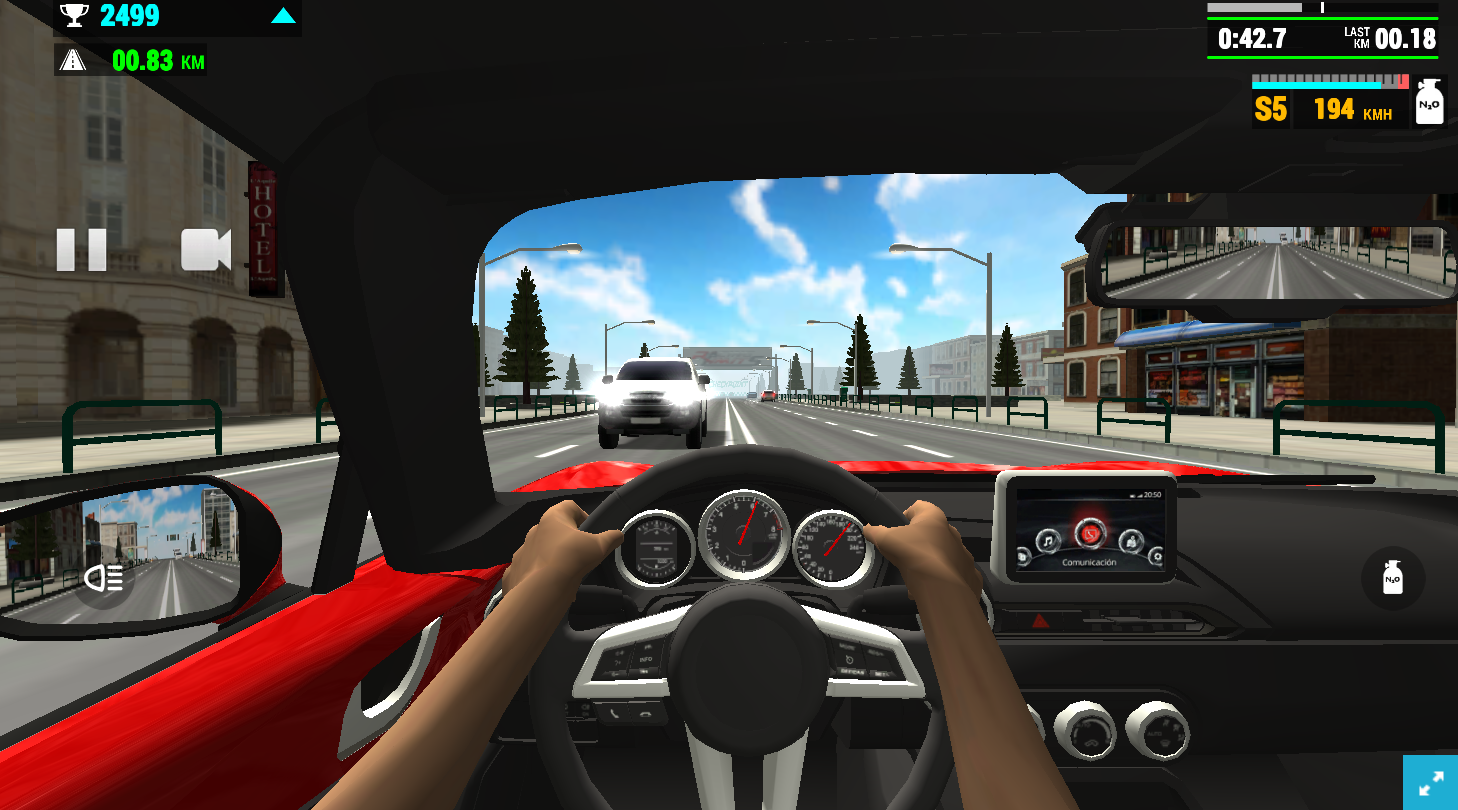Click the N2O indicator near the speedometer
The image size is (1458, 810).
point(1428,103)
